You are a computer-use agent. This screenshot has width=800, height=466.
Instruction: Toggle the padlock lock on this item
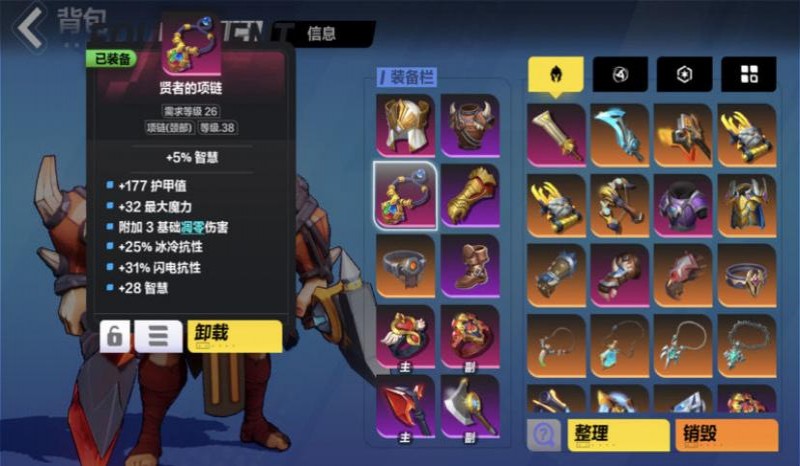tap(116, 336)
